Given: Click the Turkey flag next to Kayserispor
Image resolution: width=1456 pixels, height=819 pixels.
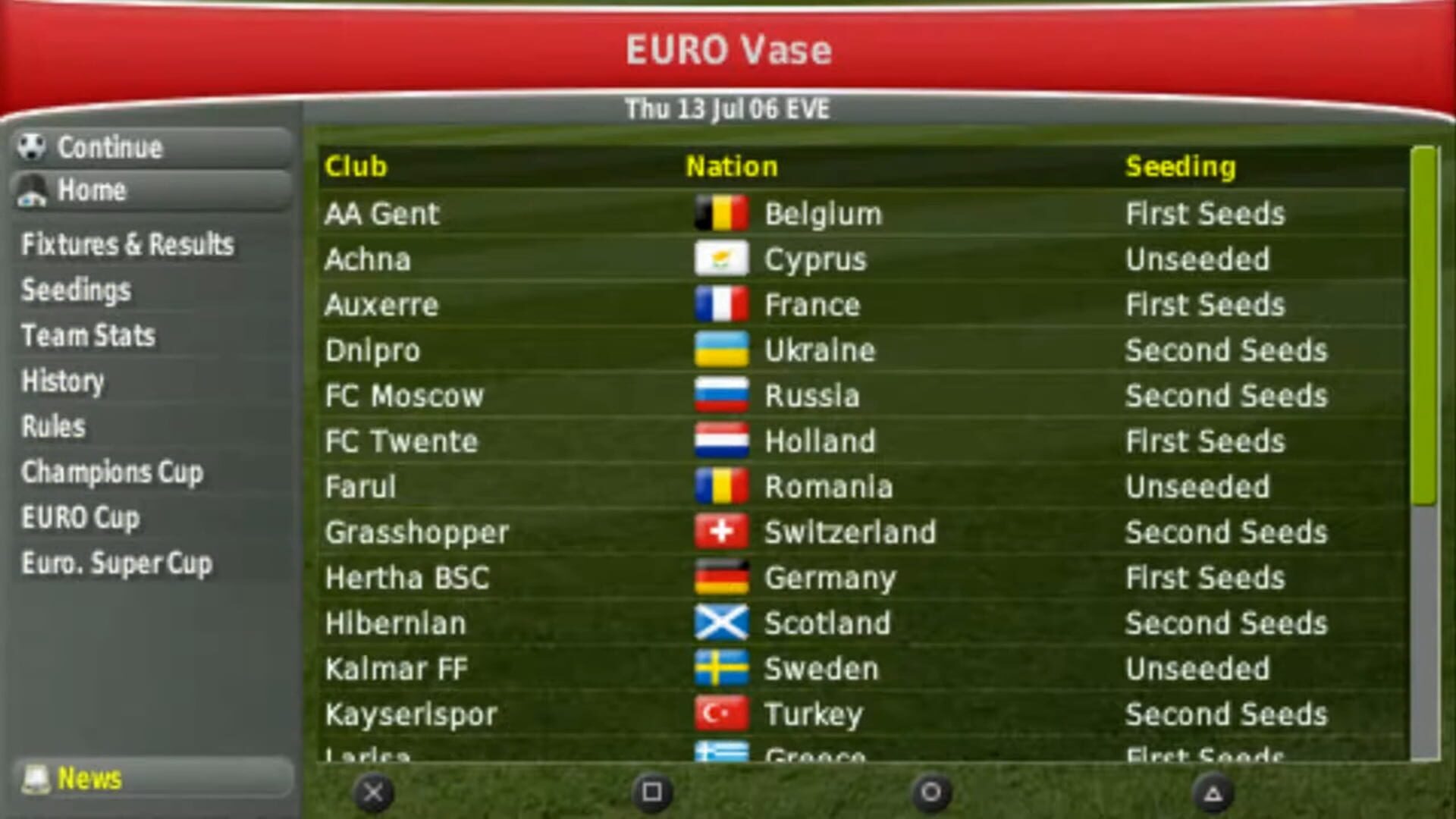Looking at the screenshot, I should (x=721, y=714).
